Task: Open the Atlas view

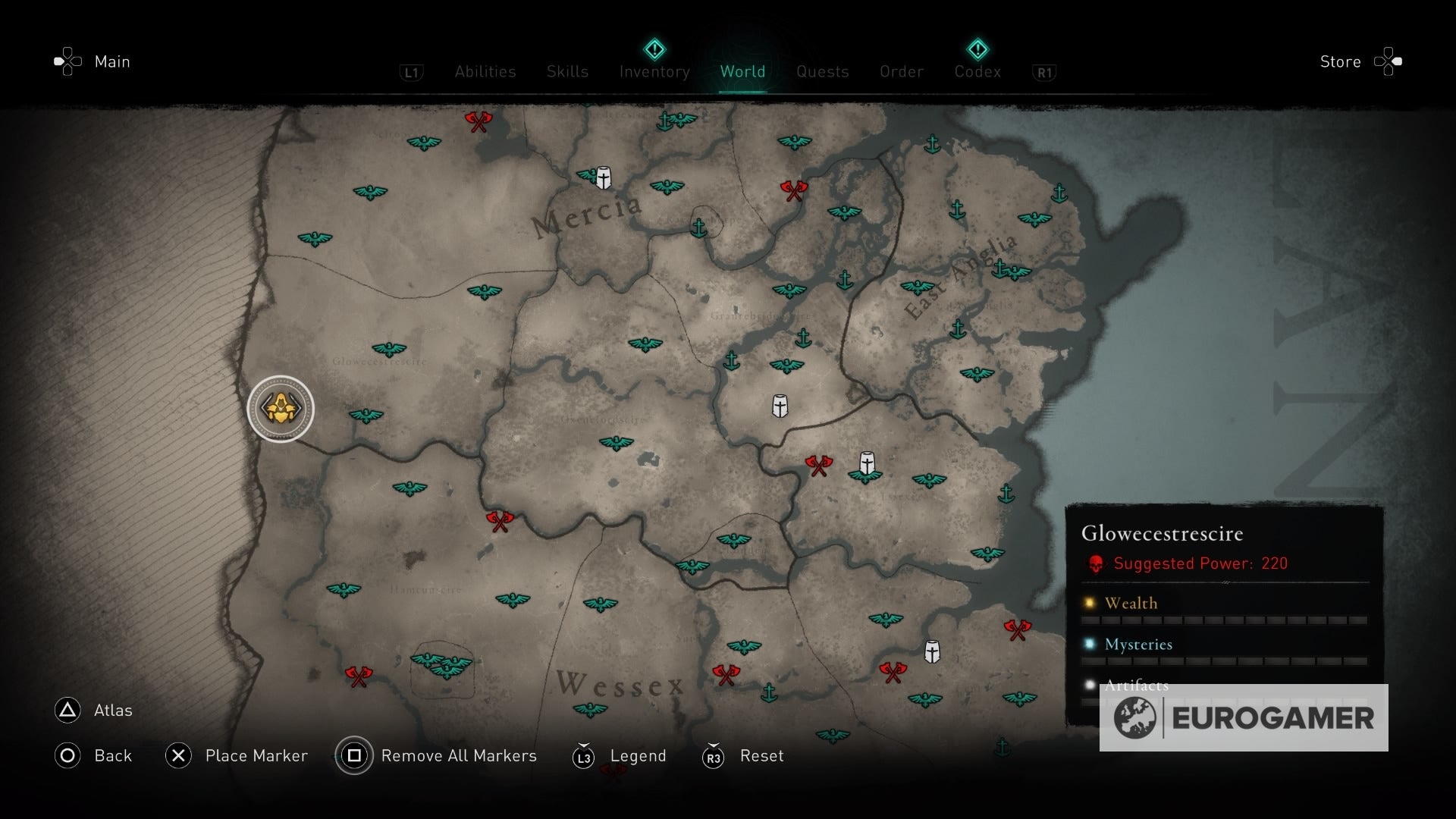Action: point(112,711)
